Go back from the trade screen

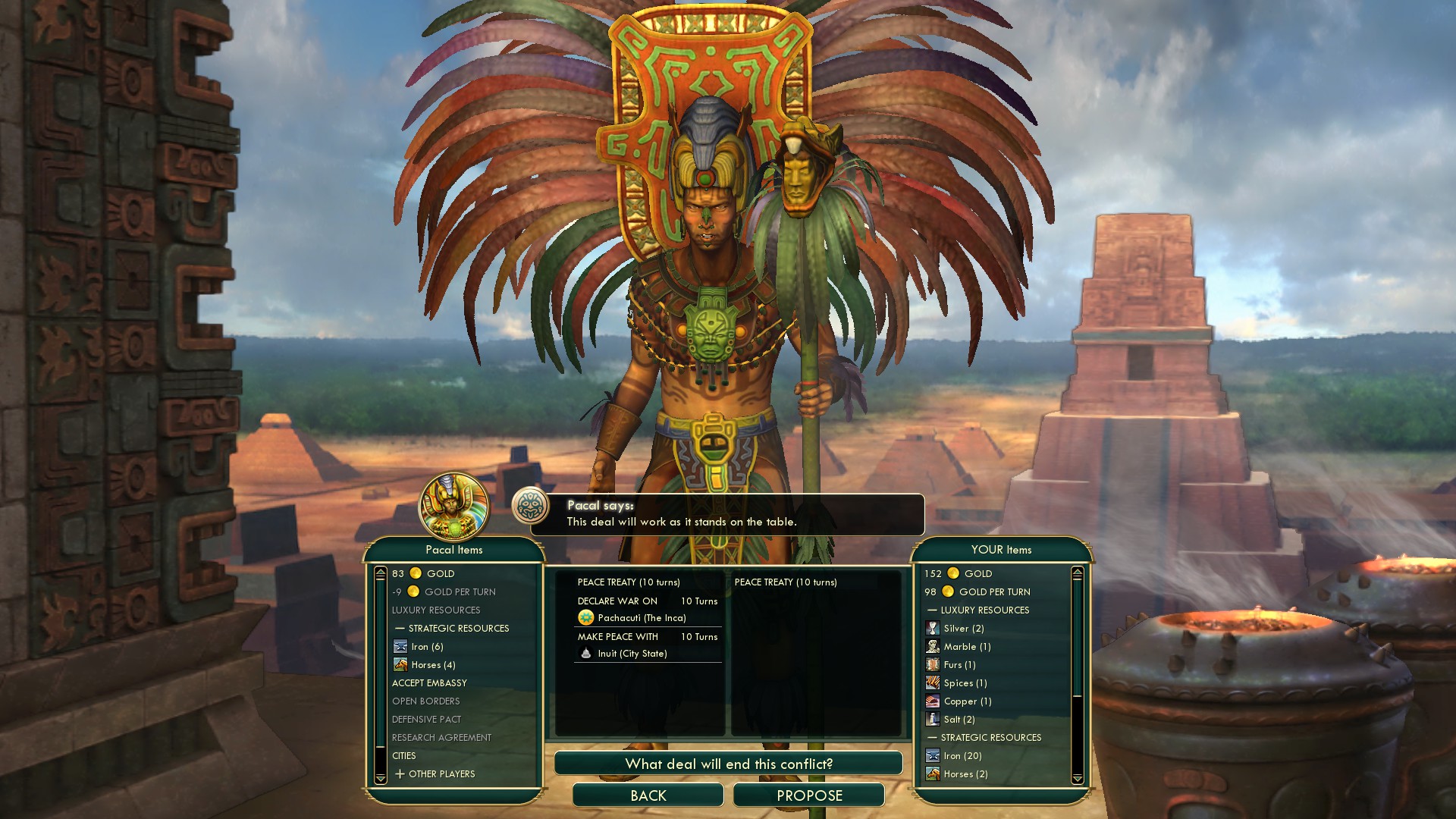[x=648, y=795]
